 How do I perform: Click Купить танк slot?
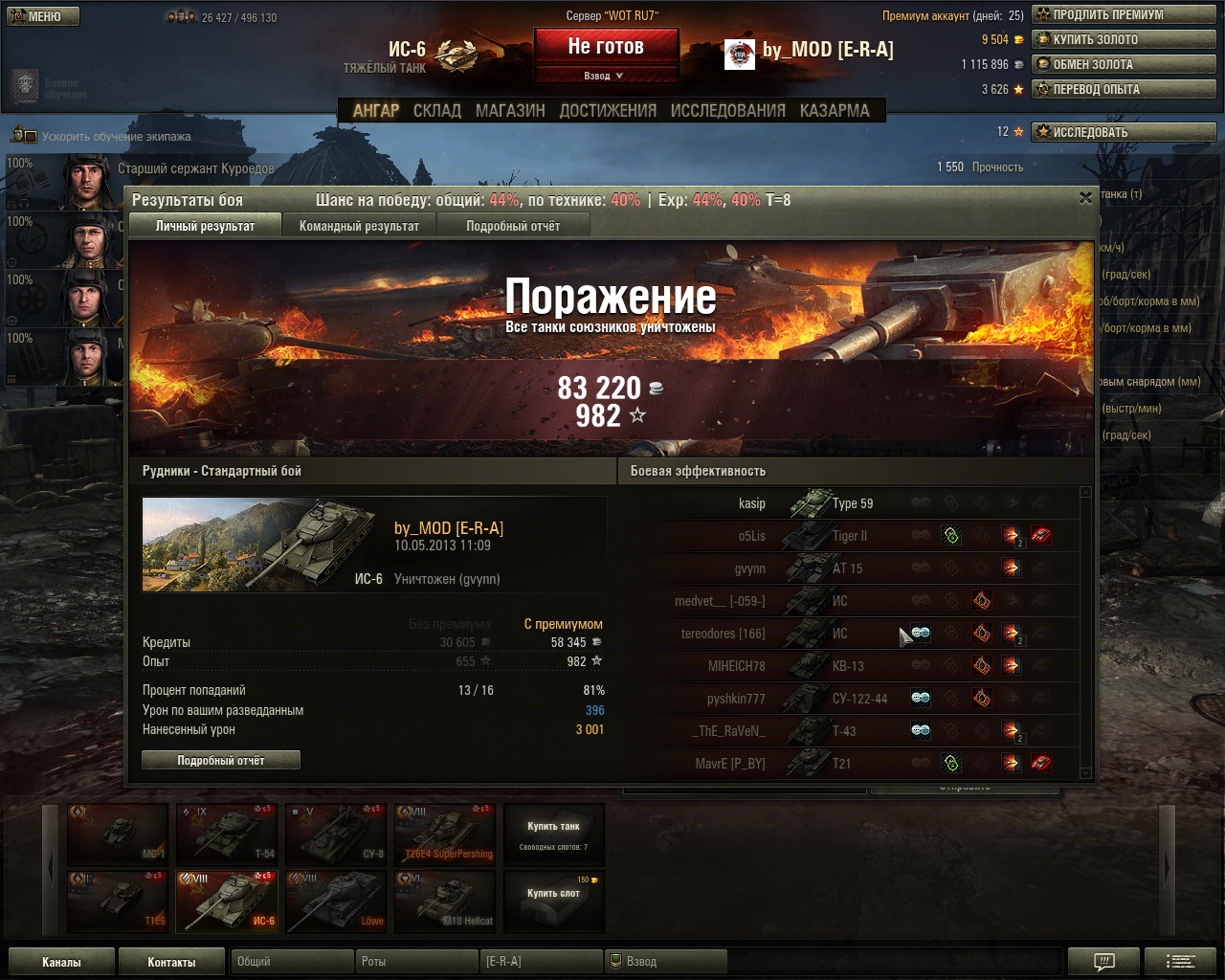point(554,834)
